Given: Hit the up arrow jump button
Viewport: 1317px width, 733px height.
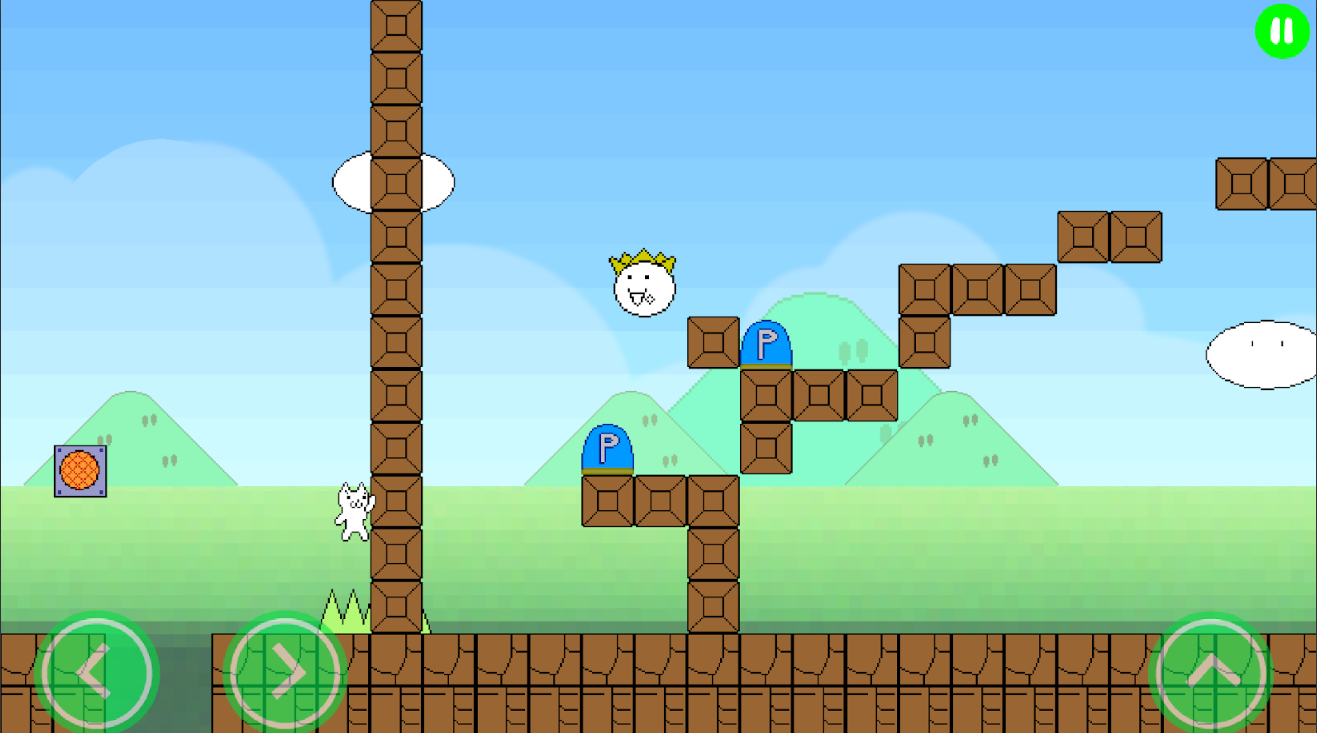Looking at the screenshot, I should (x=1211, y=673).
